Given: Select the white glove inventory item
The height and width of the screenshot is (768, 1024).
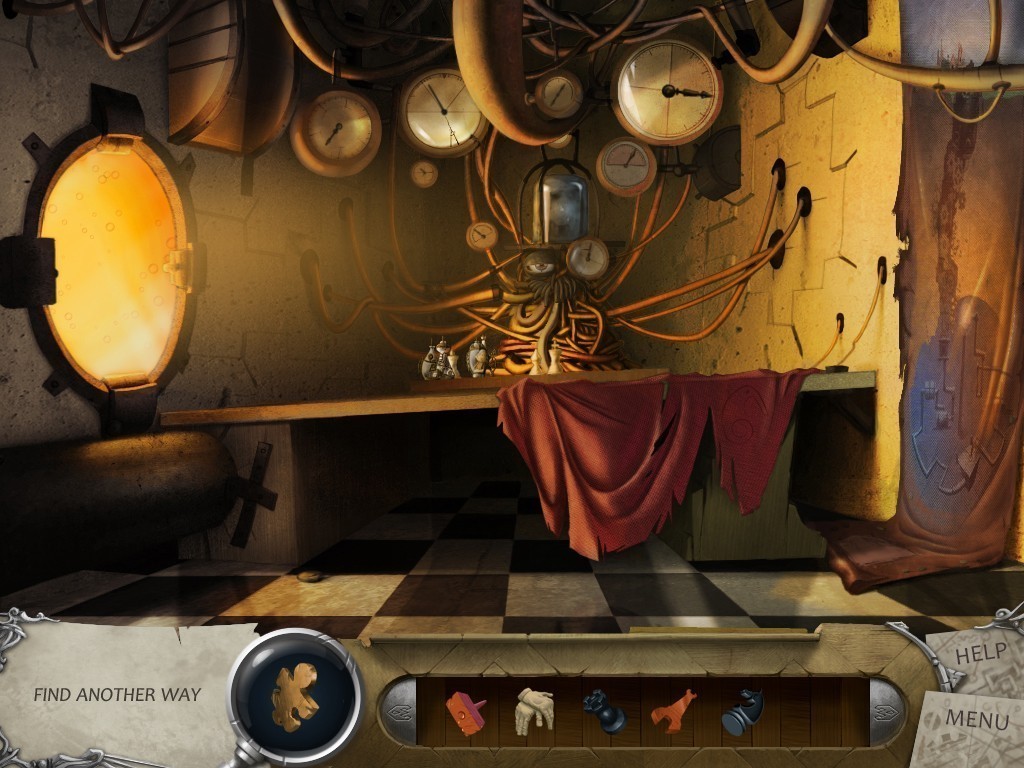Looking at the screenshot, I should (534, 710).
